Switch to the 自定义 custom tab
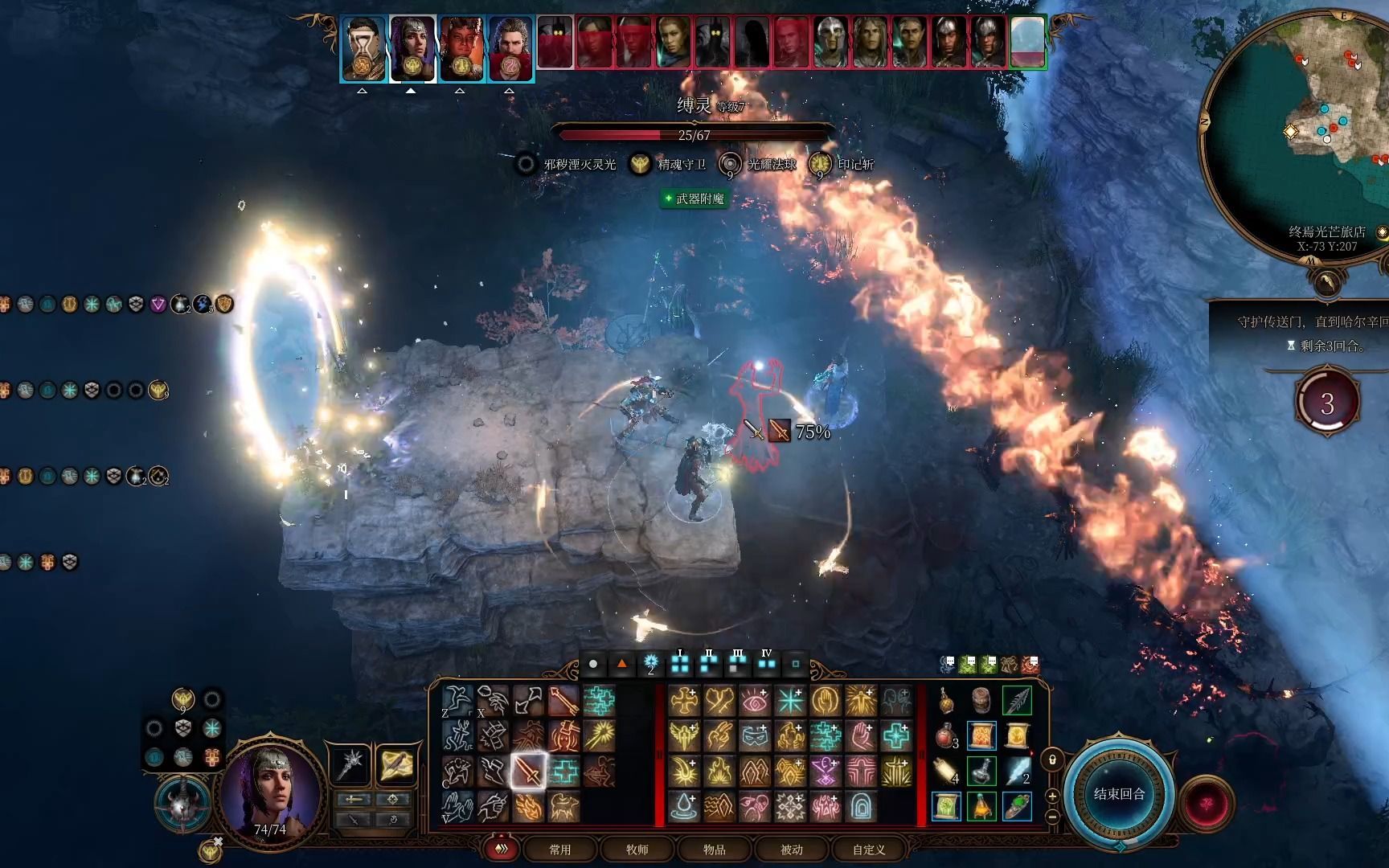This screenshot has width=1389, height=868. (x=868, y=850)
